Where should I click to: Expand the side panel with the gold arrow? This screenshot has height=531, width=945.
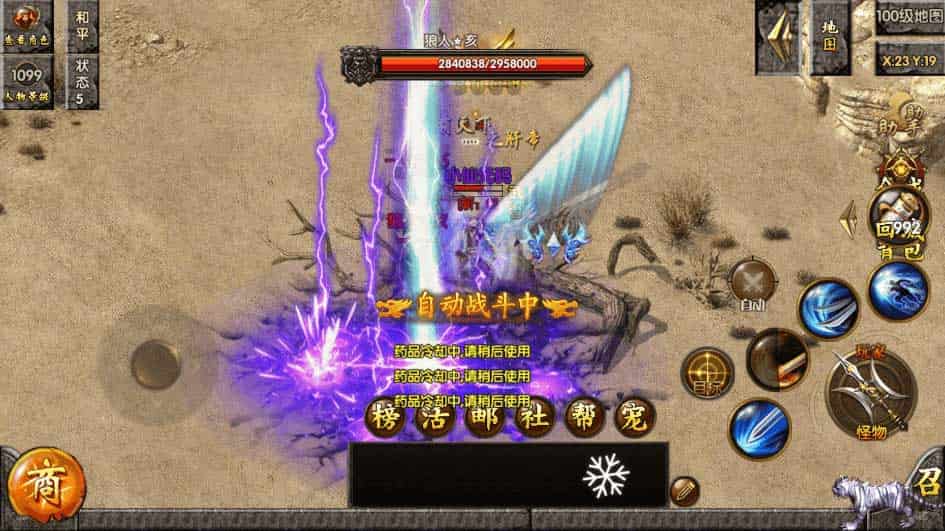pos(849,219)
